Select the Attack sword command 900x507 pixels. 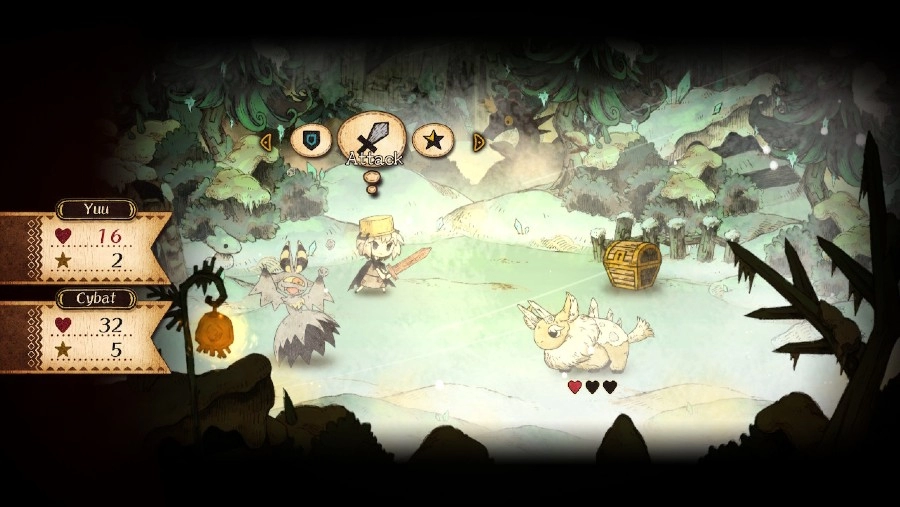372,138
